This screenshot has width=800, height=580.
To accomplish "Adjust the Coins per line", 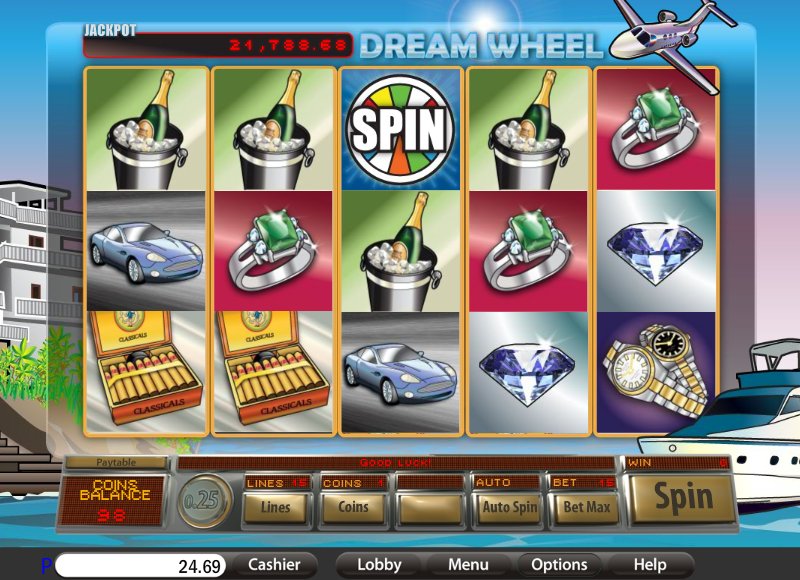I will click(353, 507).
